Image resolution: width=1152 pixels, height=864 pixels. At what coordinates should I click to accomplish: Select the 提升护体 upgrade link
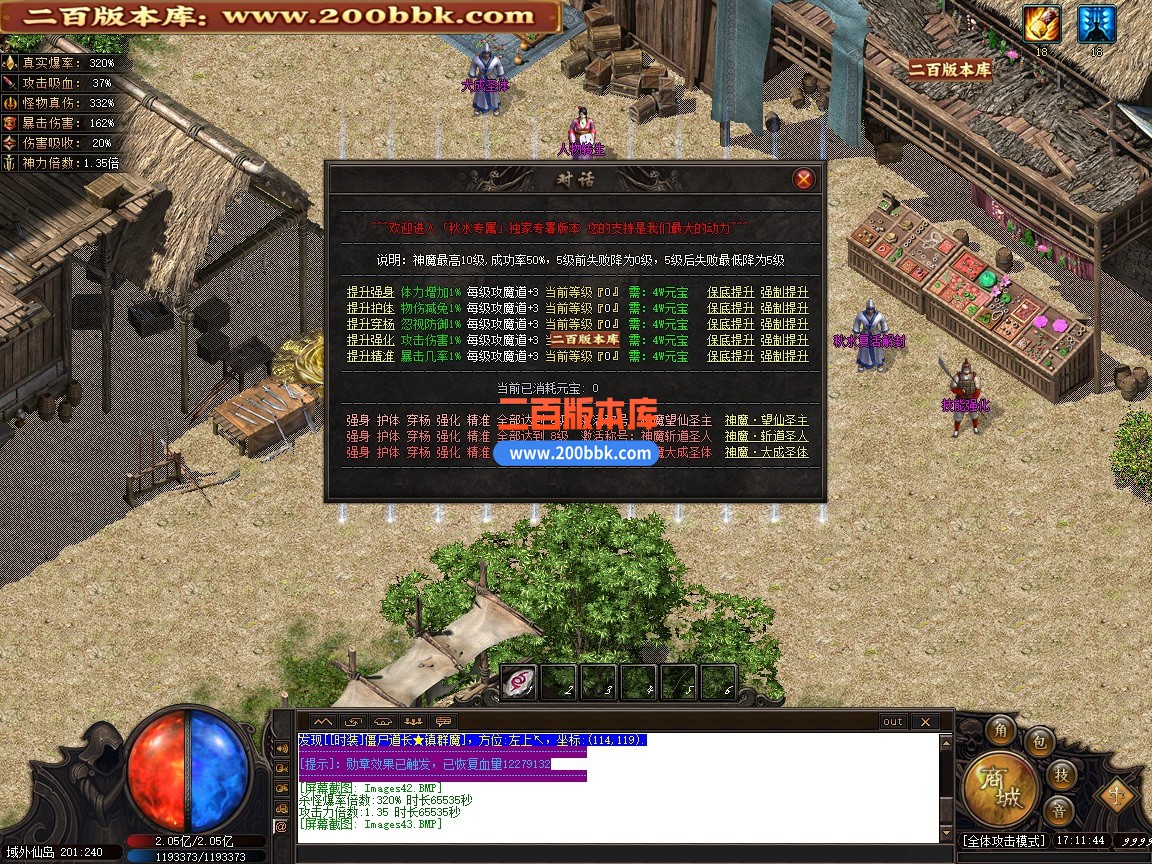[370, 308]
